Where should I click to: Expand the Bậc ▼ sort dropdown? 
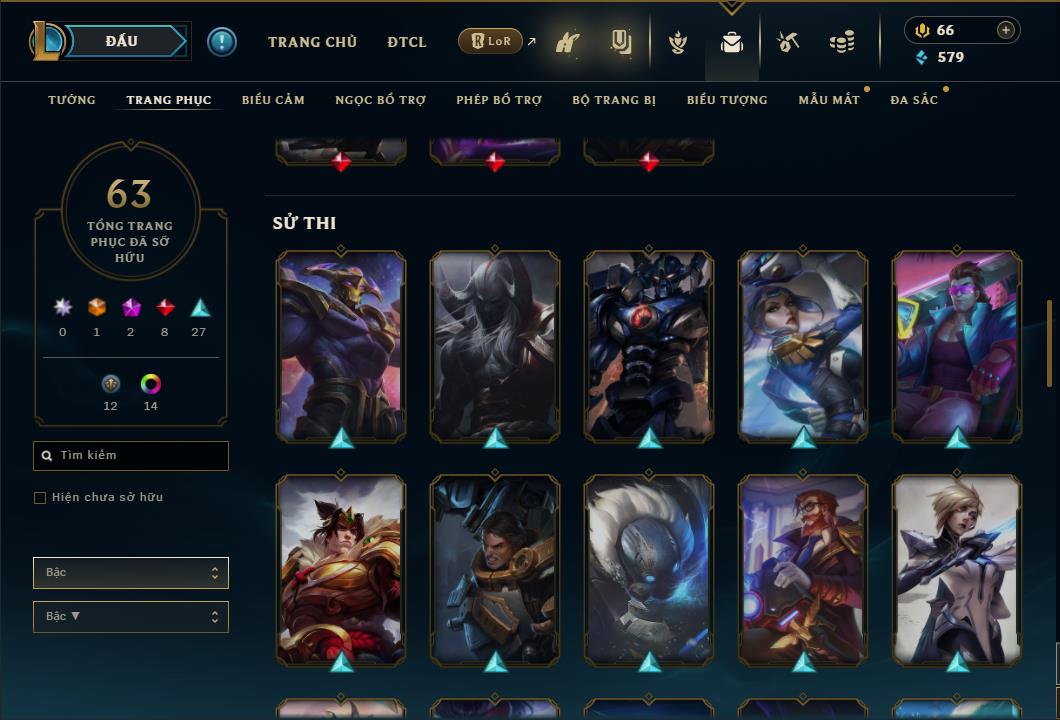[131, 617]
